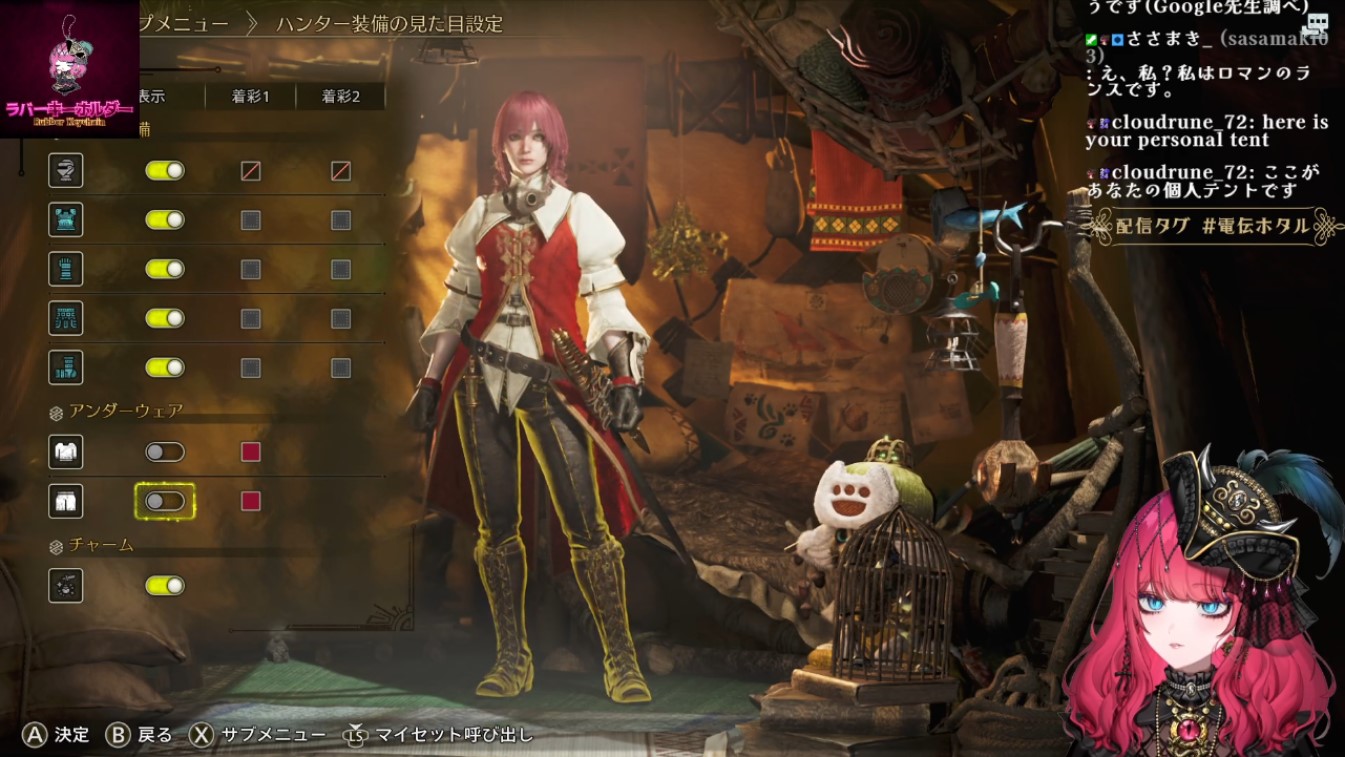The image size is (1345, 757).
Task: Click the stream tag banner #電伝ホタル
Action: pyautogui.click(x=1215, y=226)
